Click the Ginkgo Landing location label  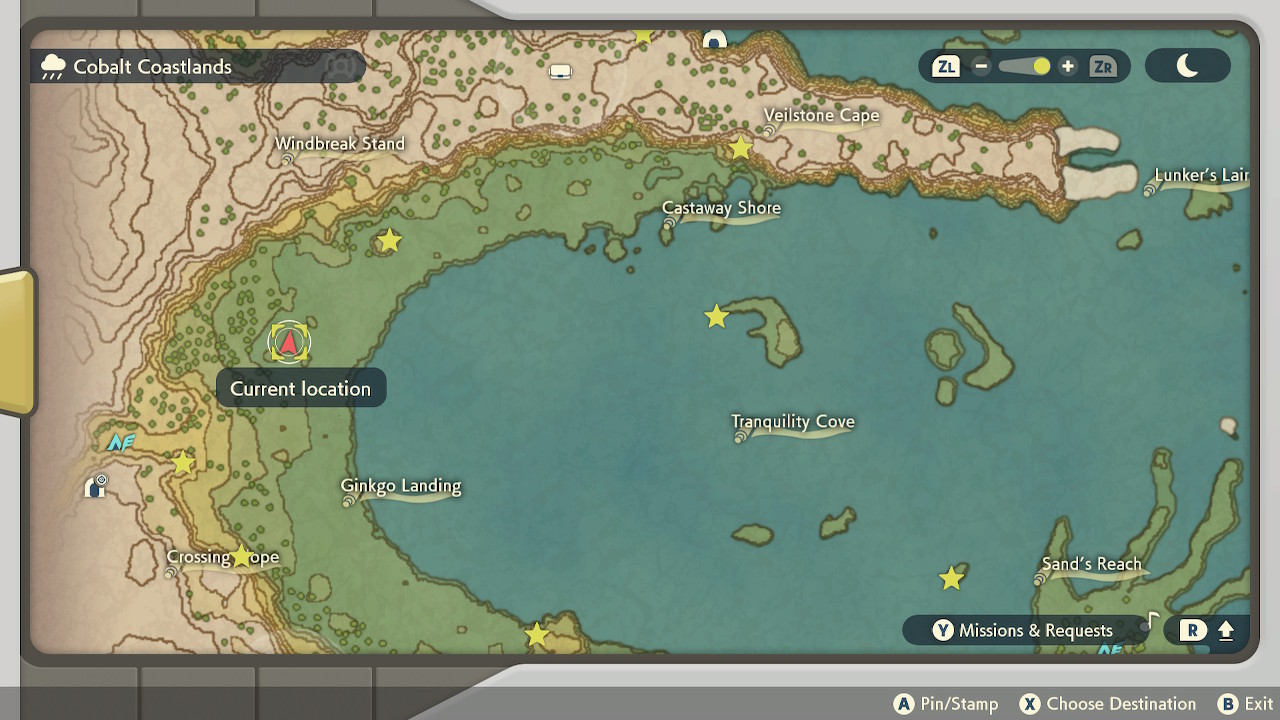coord(399,486)
